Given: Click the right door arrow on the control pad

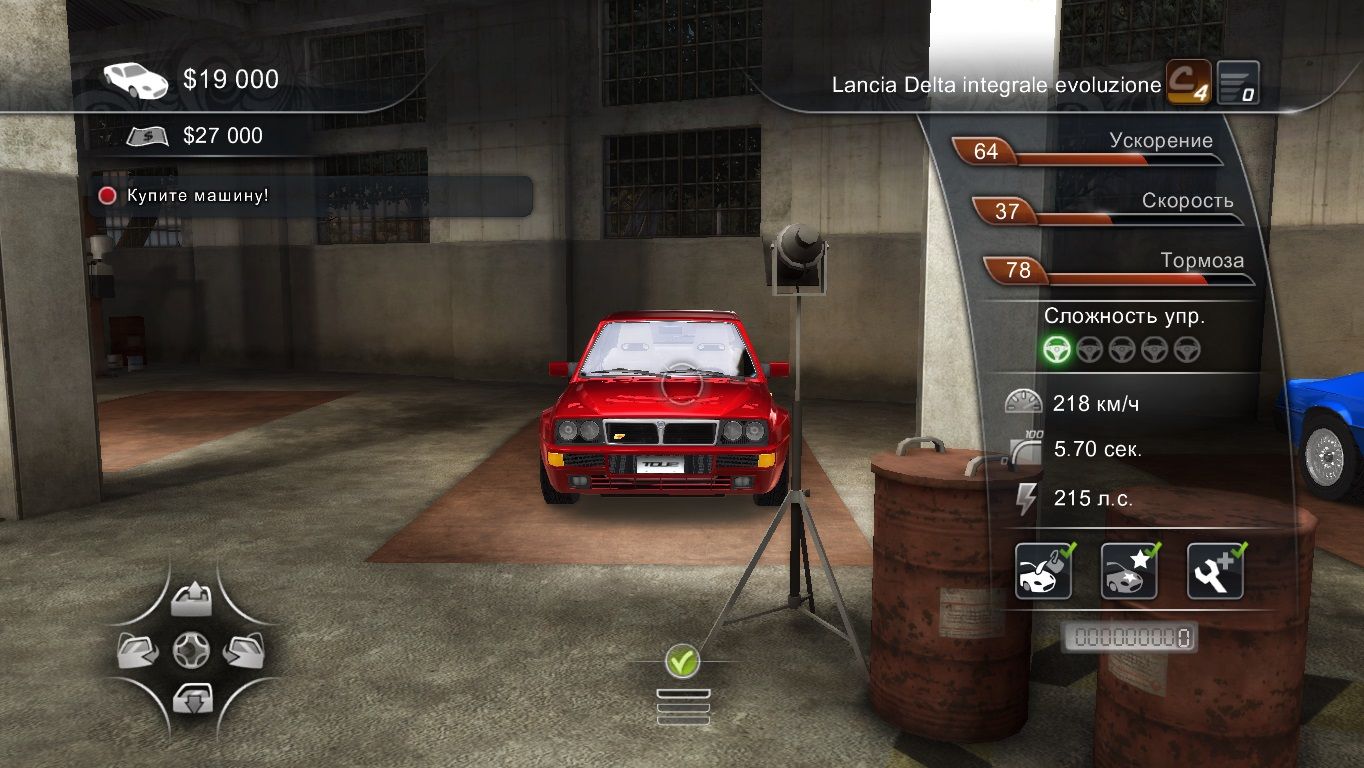Looking at the screenshot, I should click(242, 651).
